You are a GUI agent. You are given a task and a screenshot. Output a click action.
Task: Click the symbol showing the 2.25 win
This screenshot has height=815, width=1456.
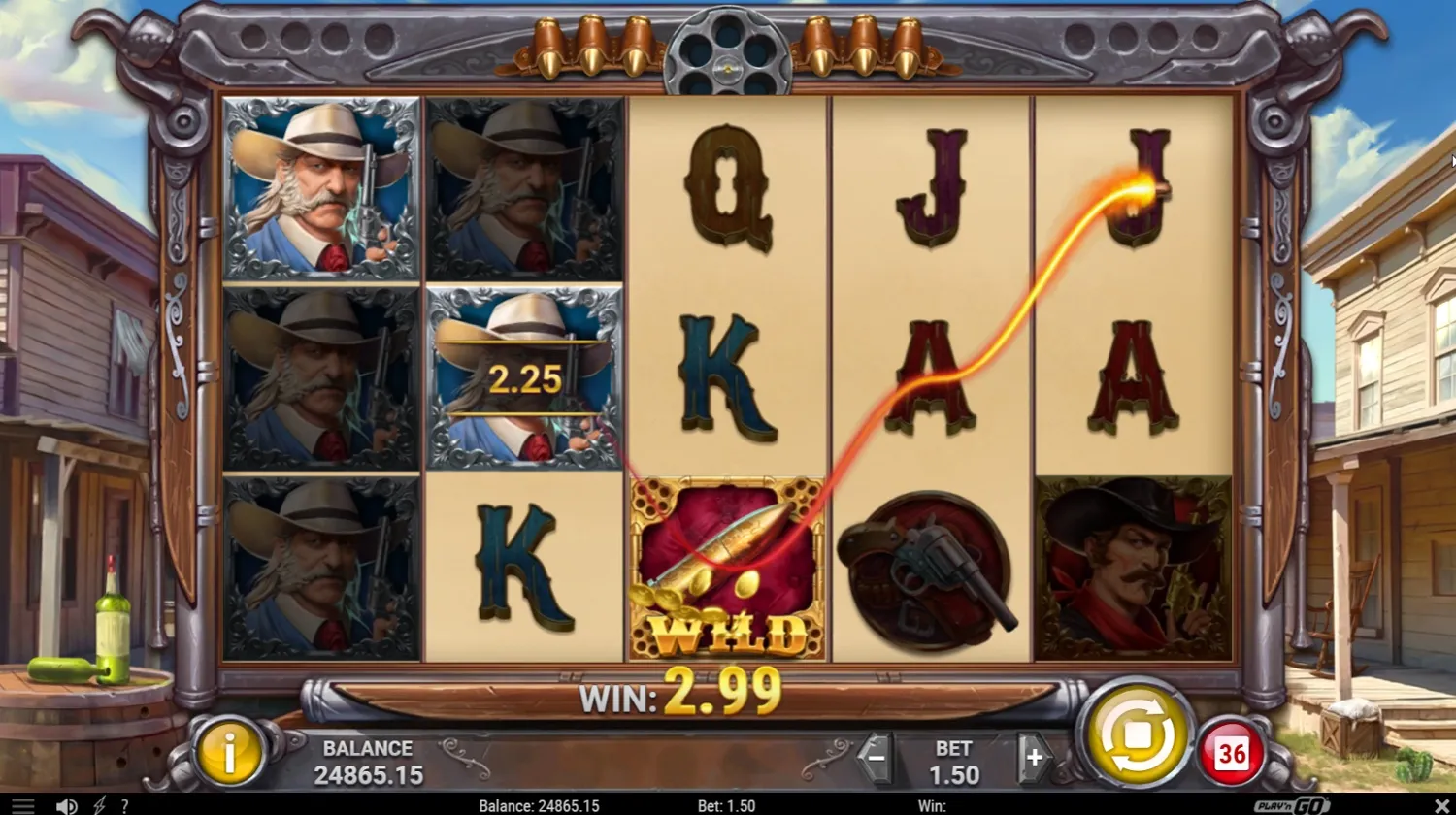(x=524, y=378)
